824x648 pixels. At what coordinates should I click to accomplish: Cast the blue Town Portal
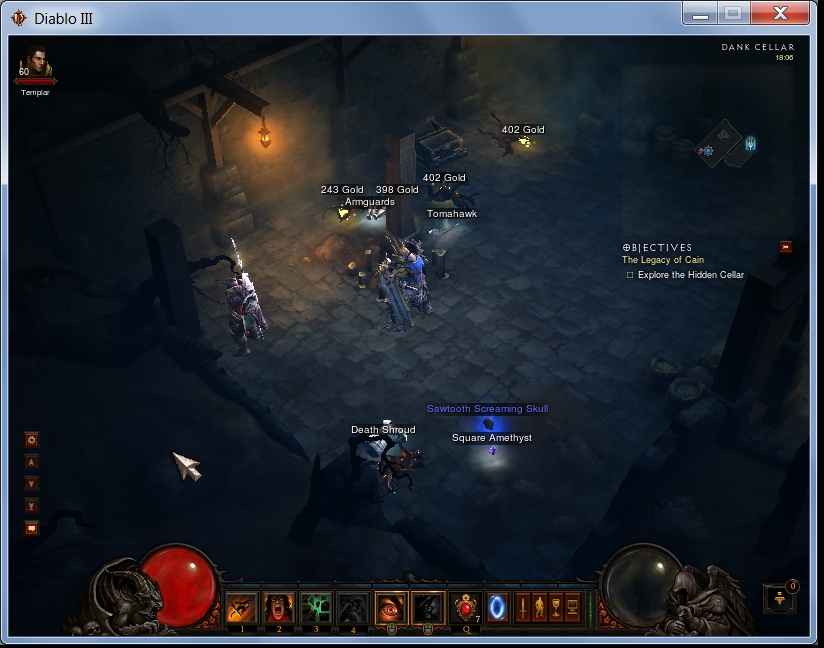point(497,607)
